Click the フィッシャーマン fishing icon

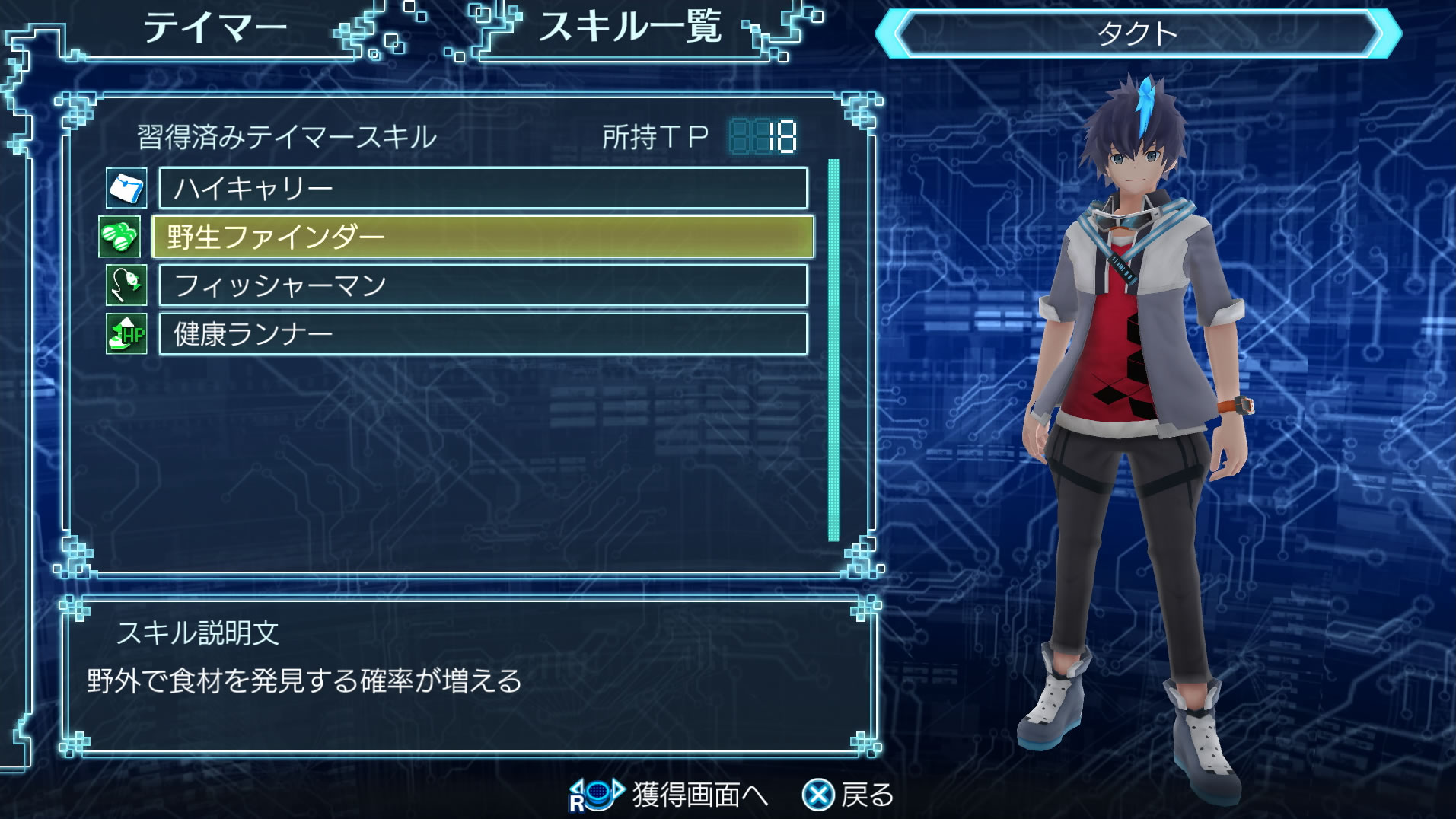(x=126, y=285)
